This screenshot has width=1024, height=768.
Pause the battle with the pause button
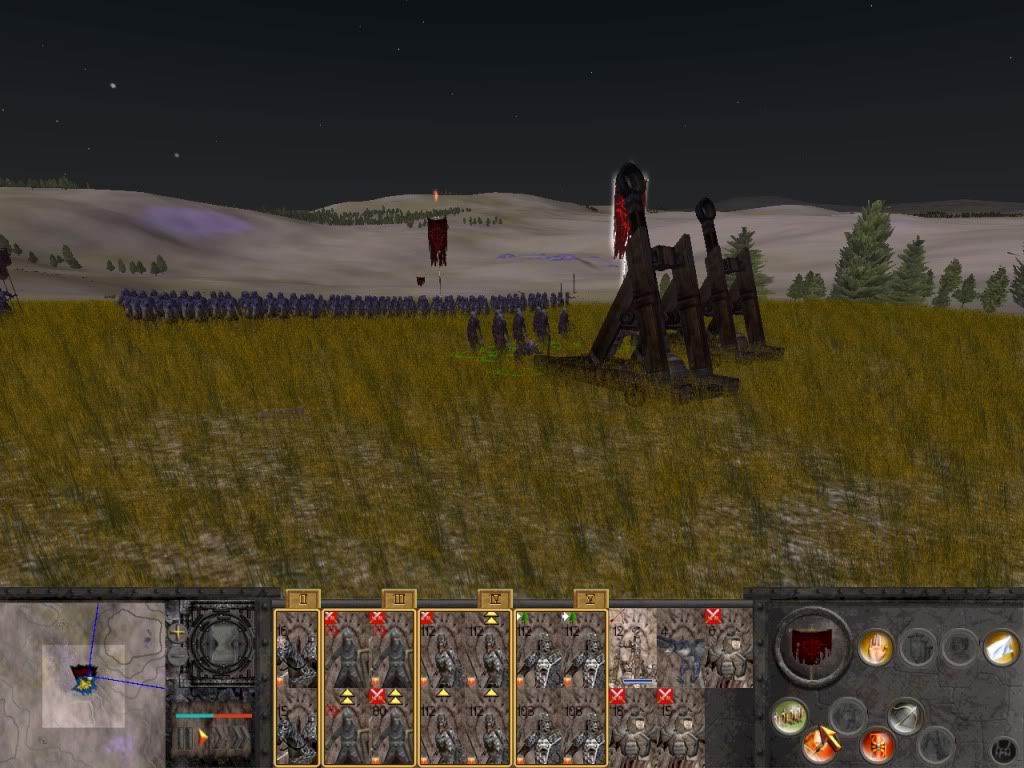[185, 739]
